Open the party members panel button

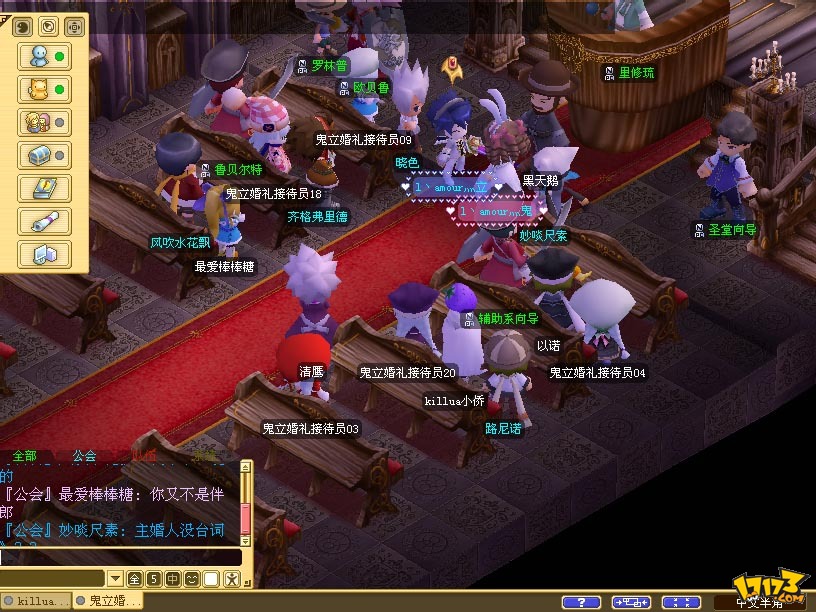(44, 122)
